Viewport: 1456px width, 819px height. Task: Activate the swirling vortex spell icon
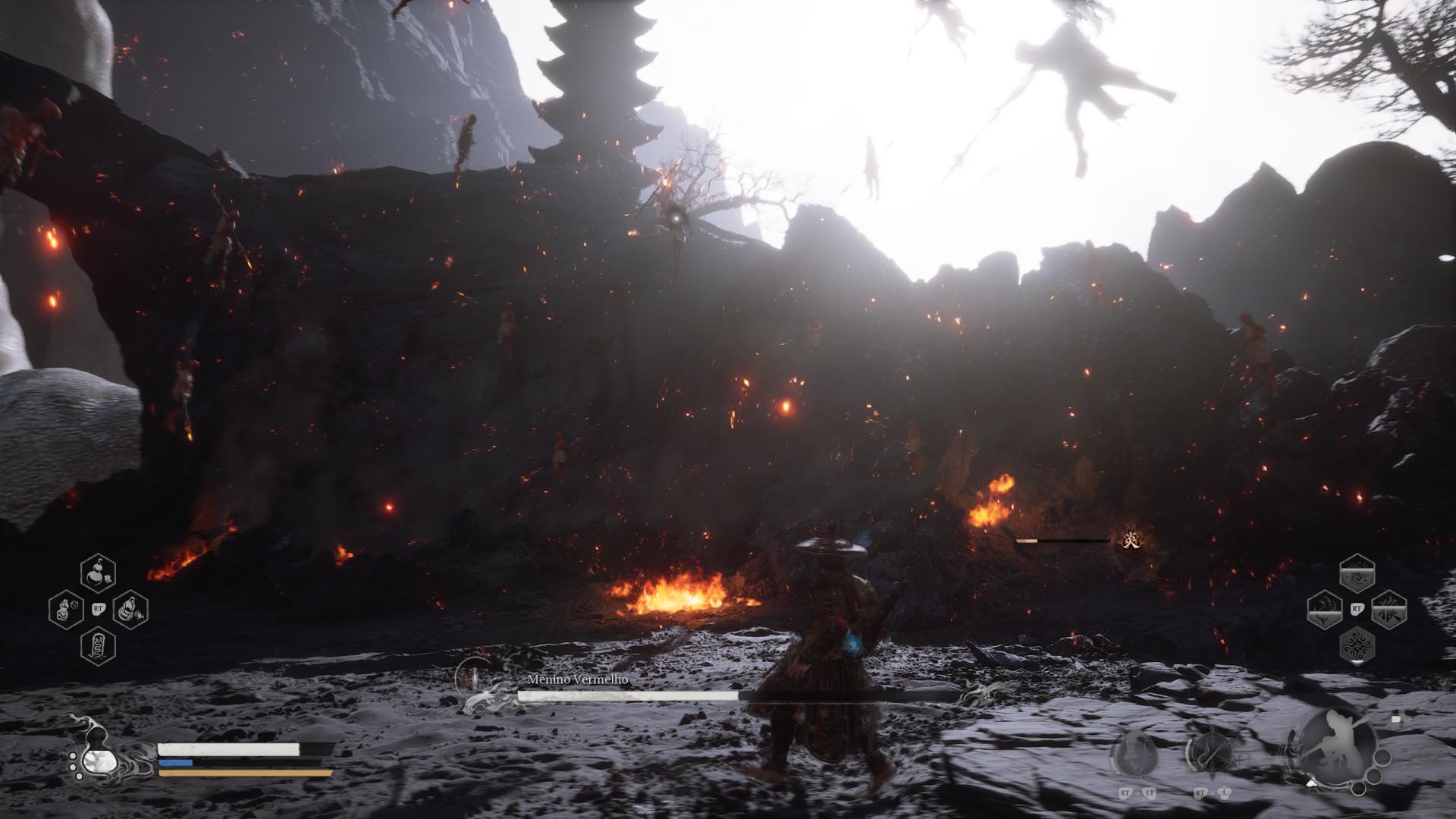click(x=1357, y=574)
